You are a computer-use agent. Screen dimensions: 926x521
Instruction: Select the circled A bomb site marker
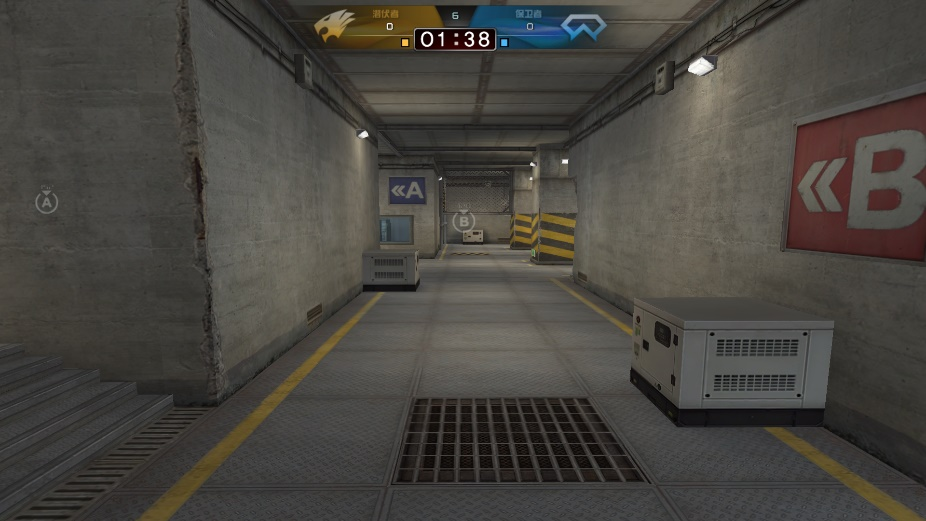pos(47,202)
